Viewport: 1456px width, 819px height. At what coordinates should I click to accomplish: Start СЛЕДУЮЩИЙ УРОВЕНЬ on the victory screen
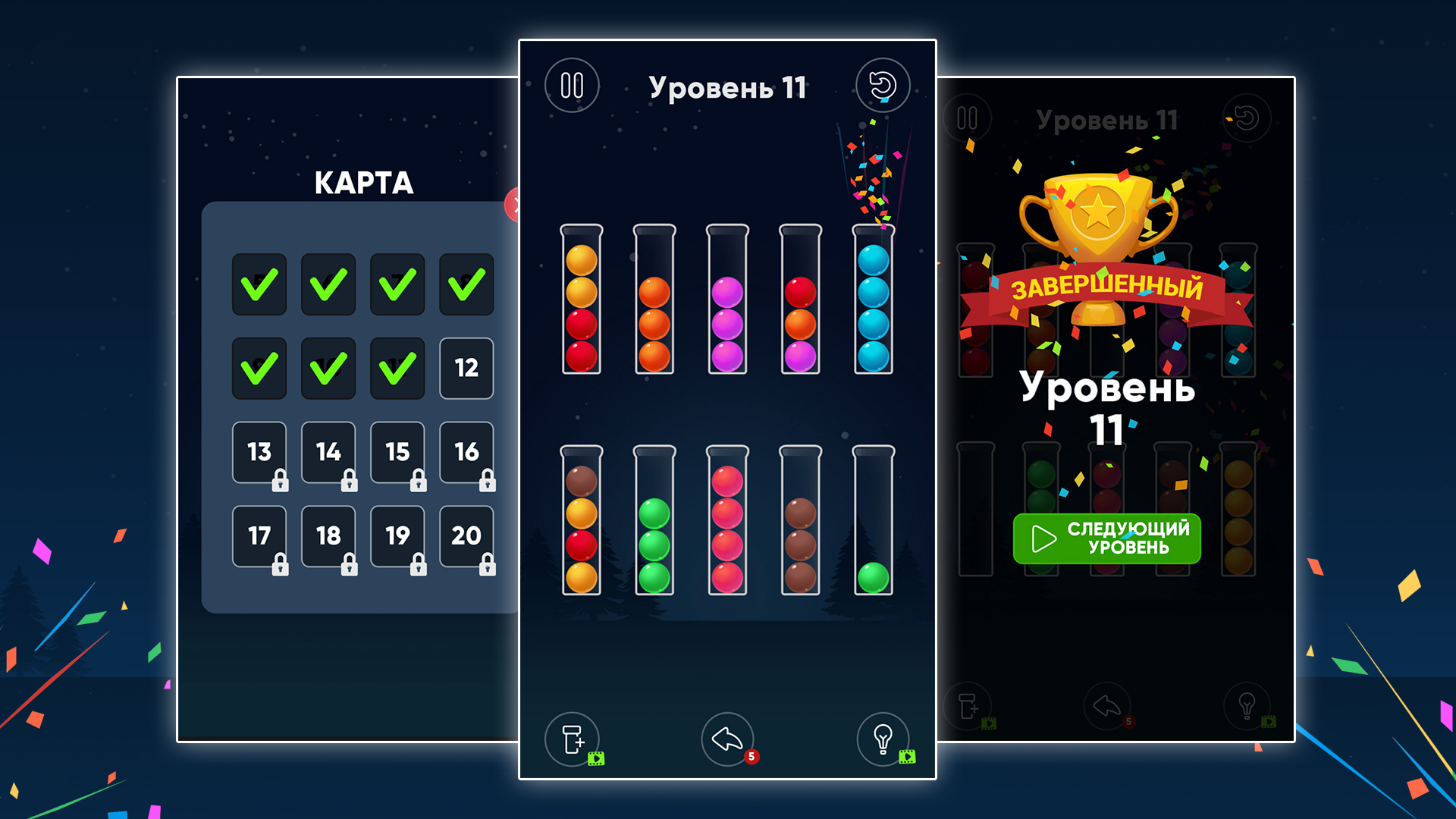click(x=1107, y=538)
